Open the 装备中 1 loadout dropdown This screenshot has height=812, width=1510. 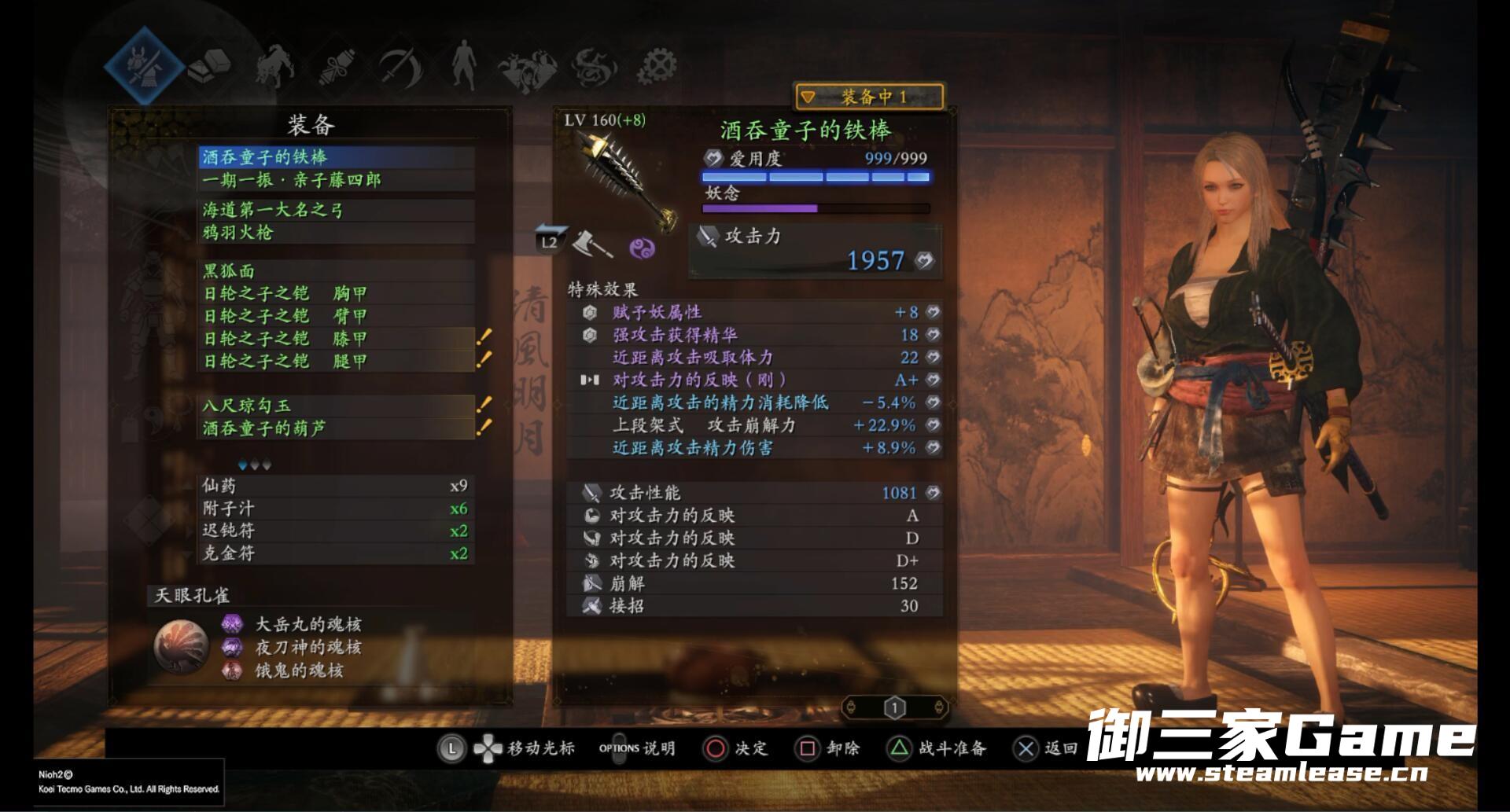(869, 97)
